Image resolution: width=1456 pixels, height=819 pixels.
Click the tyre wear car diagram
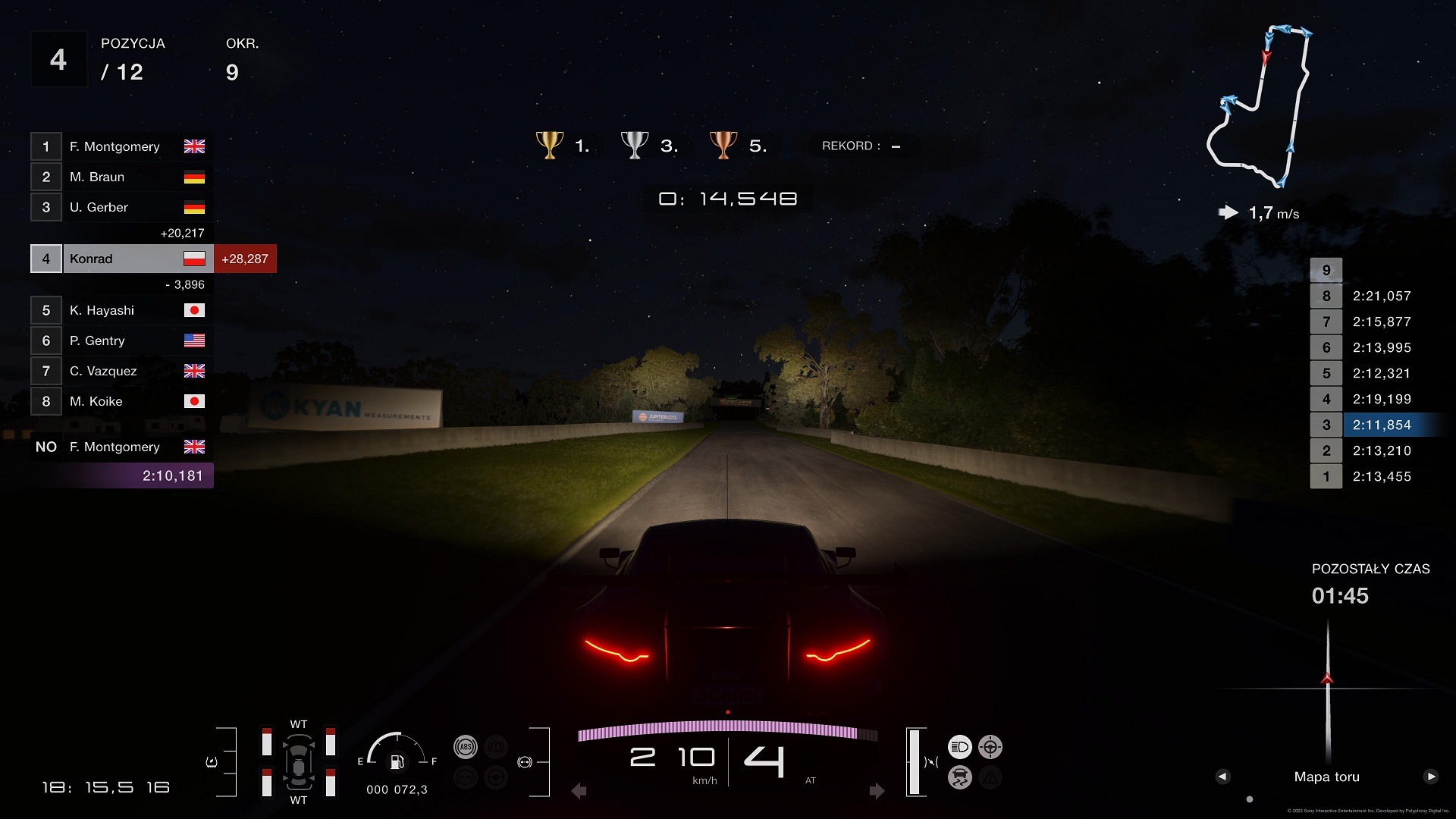pos(299,761)
